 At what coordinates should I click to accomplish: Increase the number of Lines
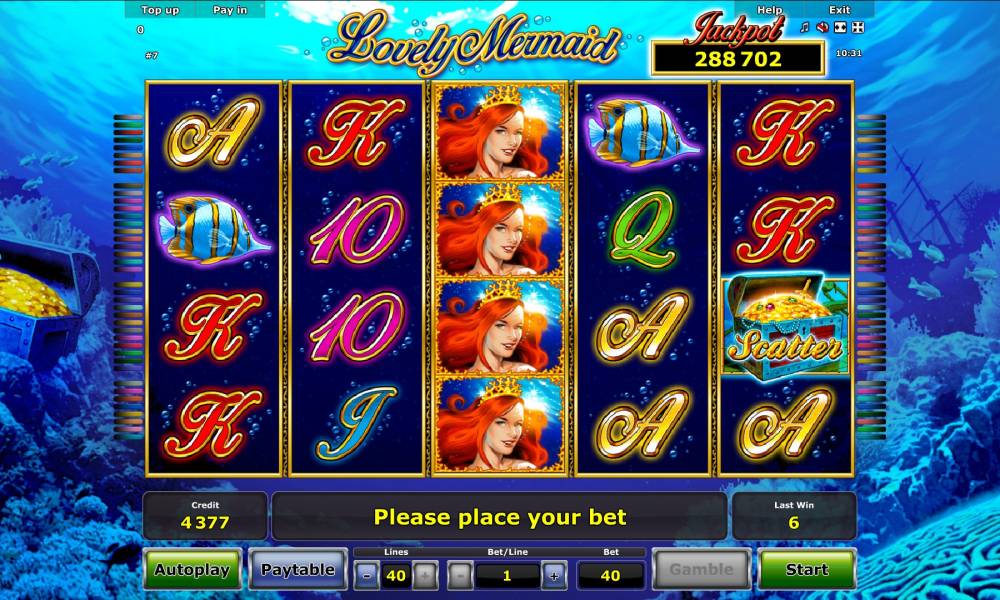point(424,575)
